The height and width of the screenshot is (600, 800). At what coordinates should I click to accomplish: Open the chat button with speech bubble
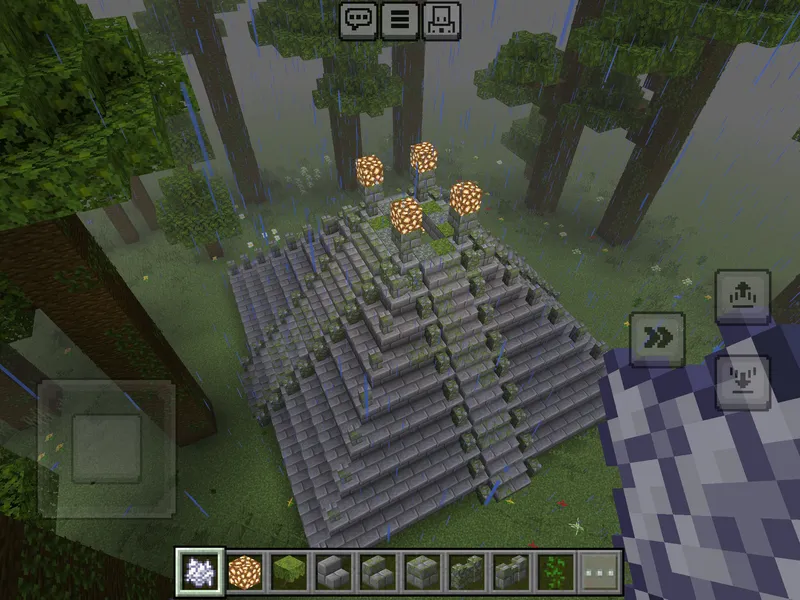point(358,20)
